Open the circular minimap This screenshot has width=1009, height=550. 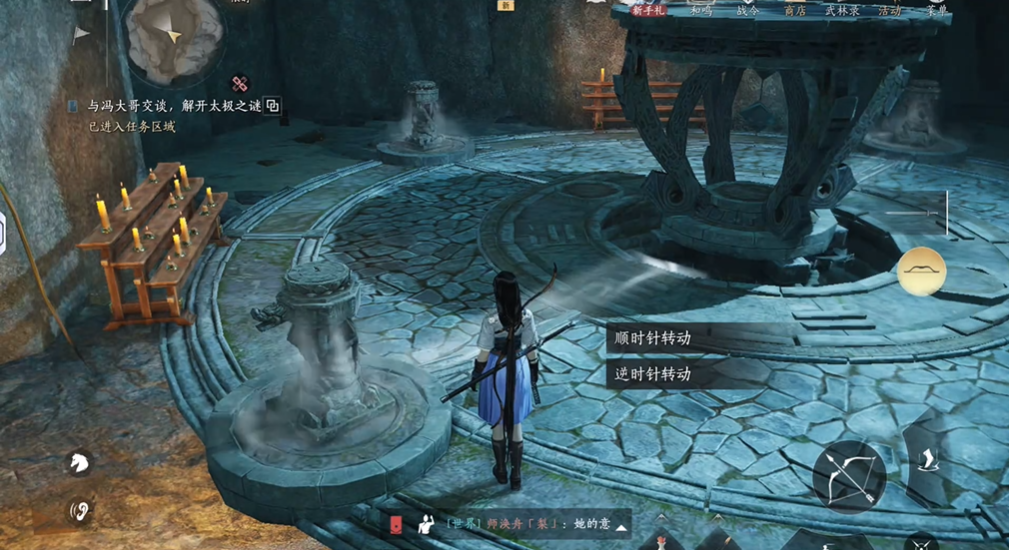[x=174, y=36]
